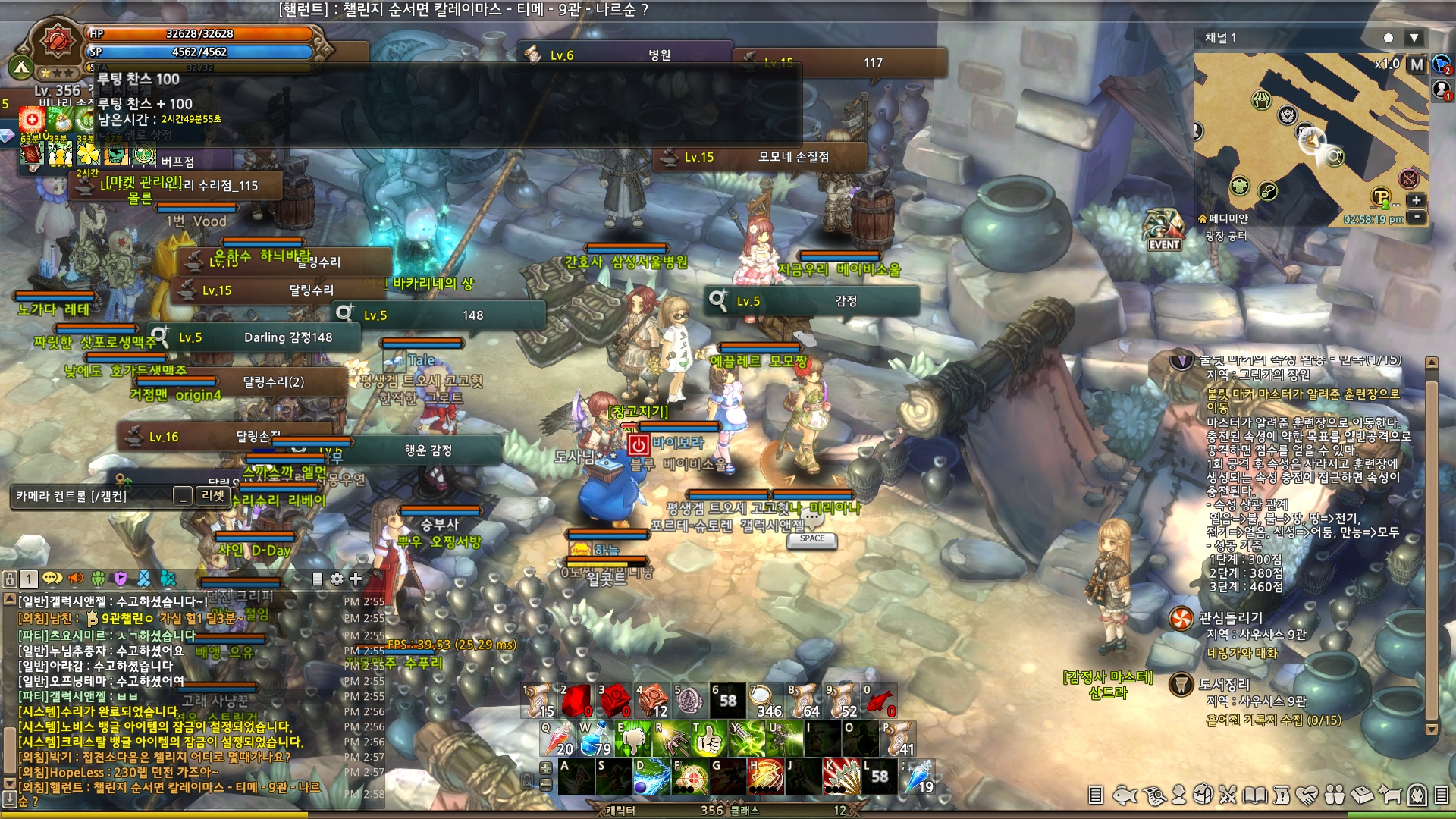1456x819 pixels.
Task: Use the blue SP potion in W slot
Action: pyautogui.click(x=596, y=739)
